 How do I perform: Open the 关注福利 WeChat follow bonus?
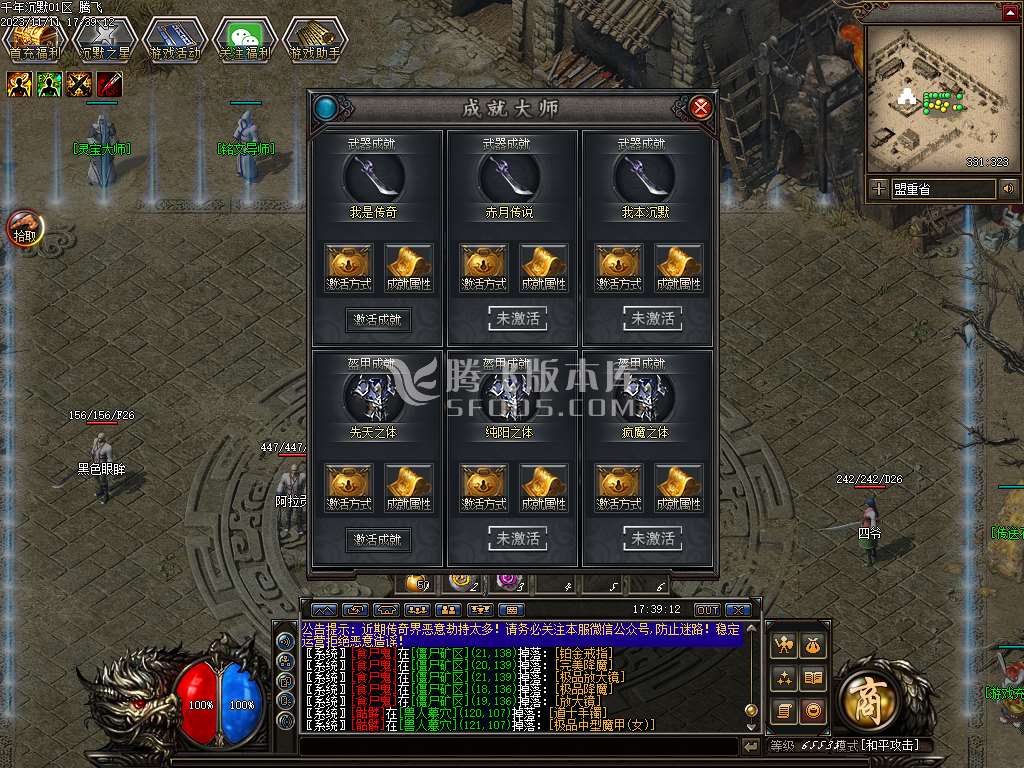[x=244, y=41]
